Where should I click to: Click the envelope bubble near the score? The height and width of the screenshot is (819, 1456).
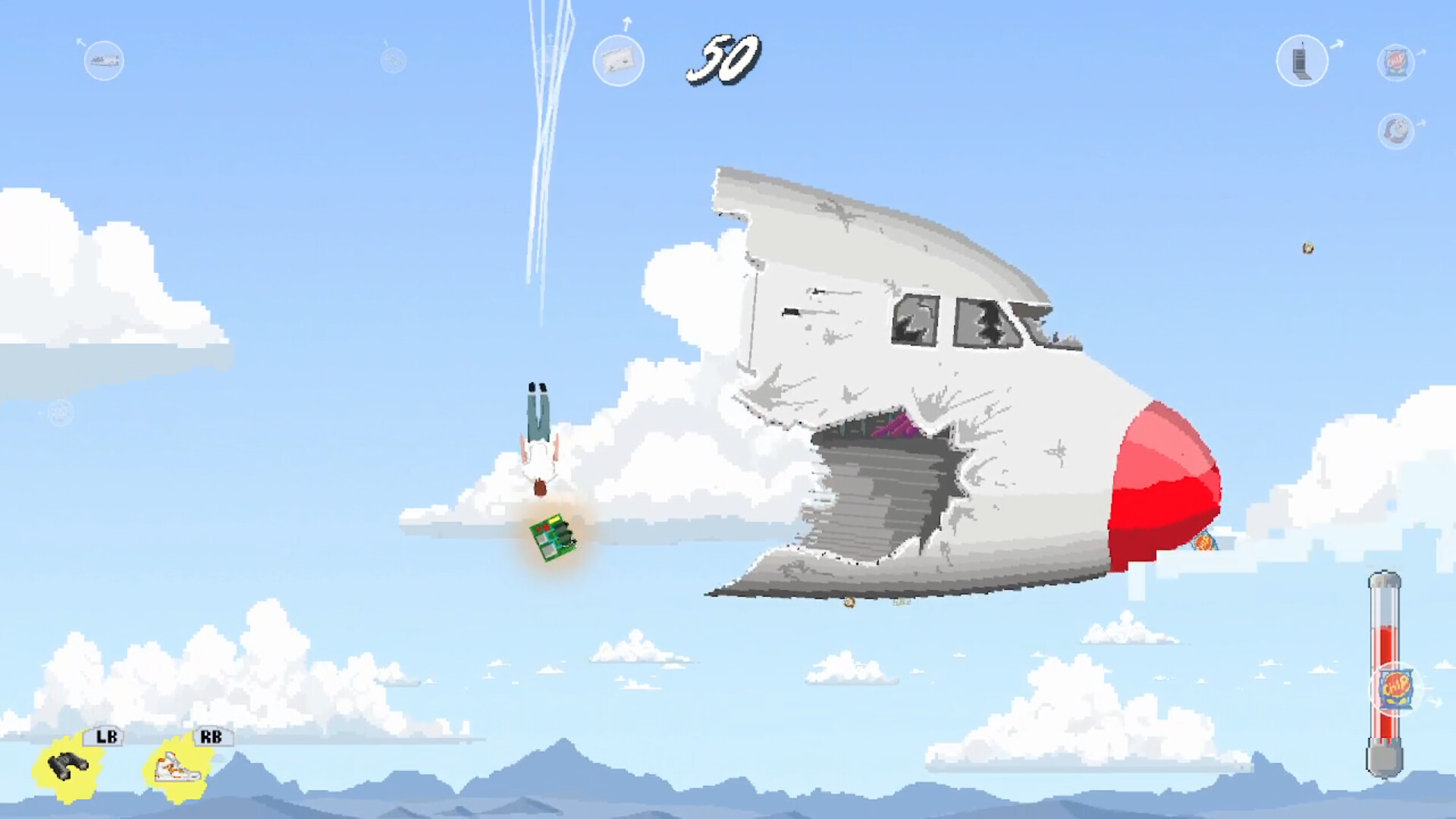pyautogui.click(x=620, y=61)
